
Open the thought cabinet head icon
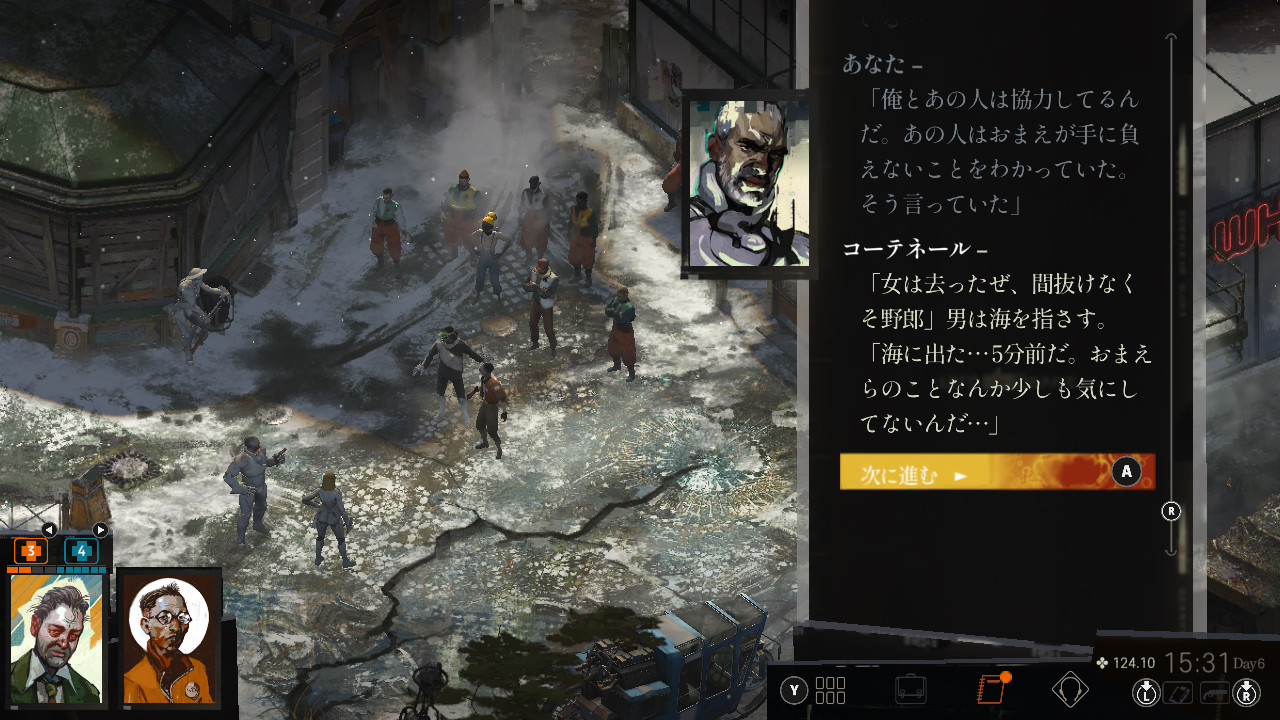tap(1070, 690)
